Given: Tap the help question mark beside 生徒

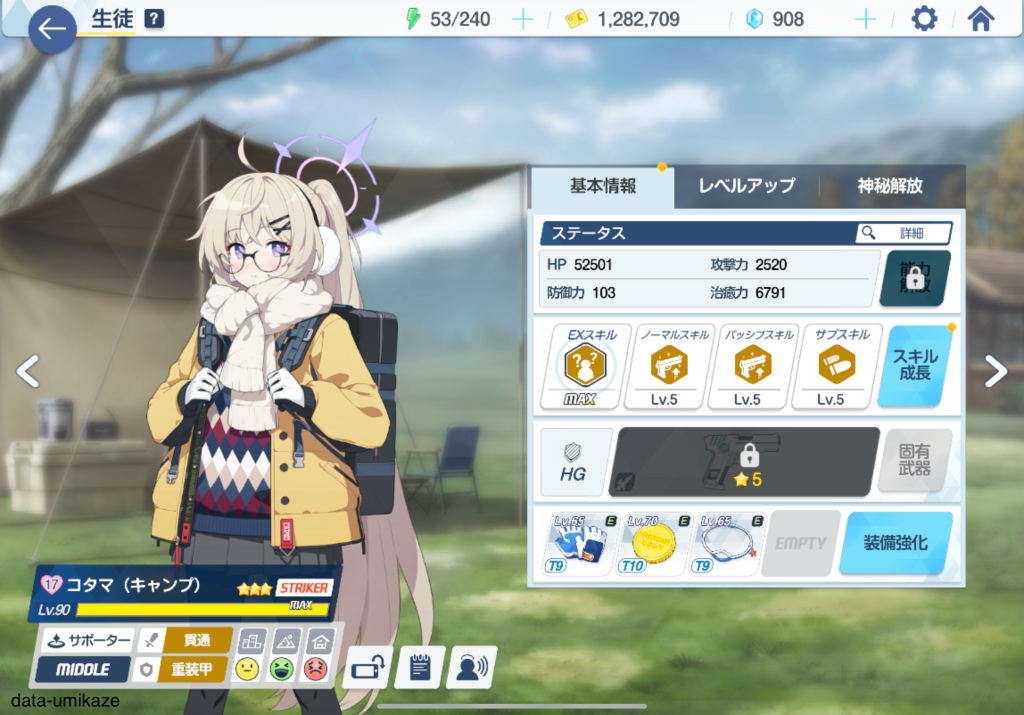Looking at the screenshot, I should [154, 18].
